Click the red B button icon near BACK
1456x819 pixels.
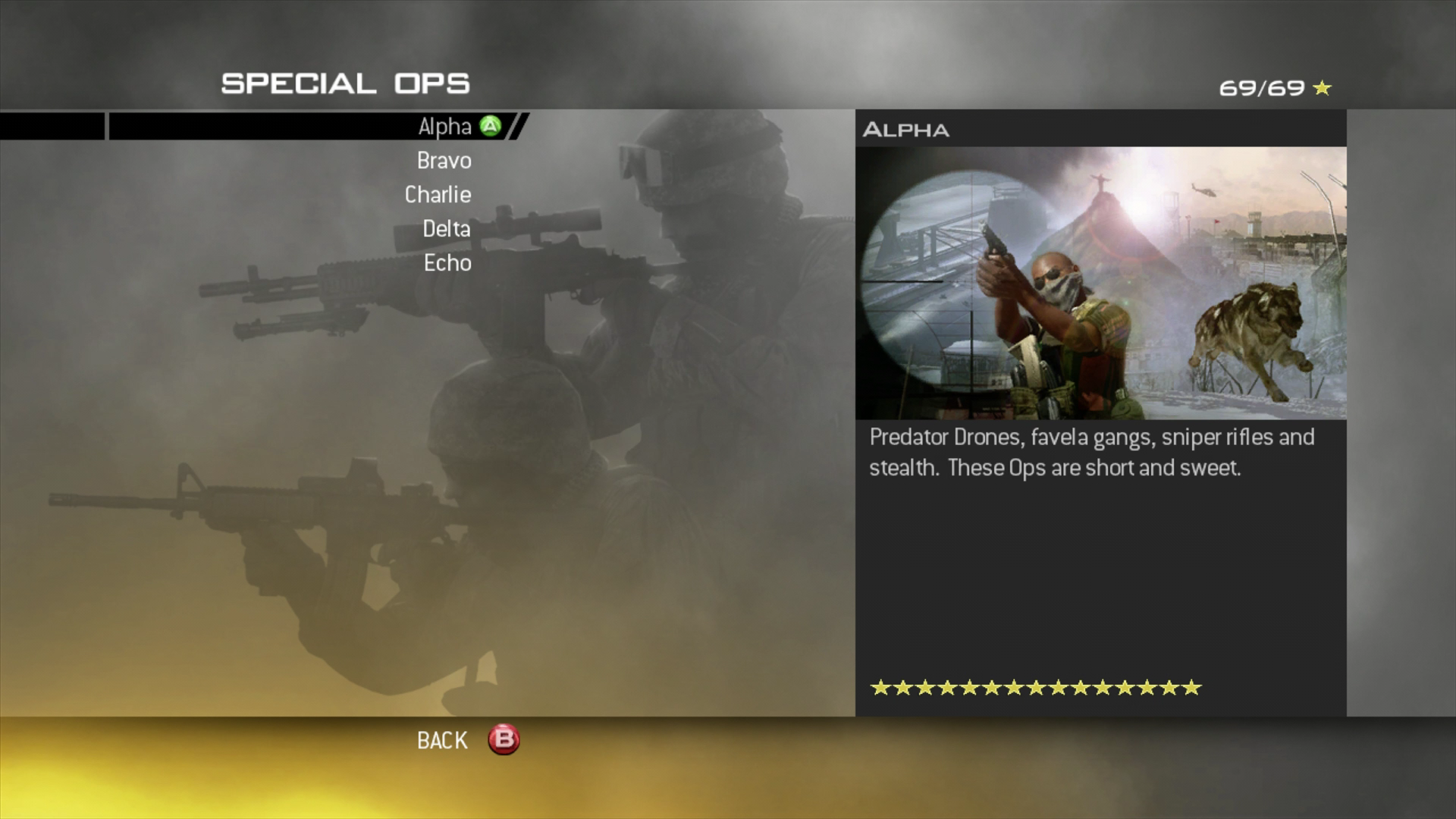(501, 740)
